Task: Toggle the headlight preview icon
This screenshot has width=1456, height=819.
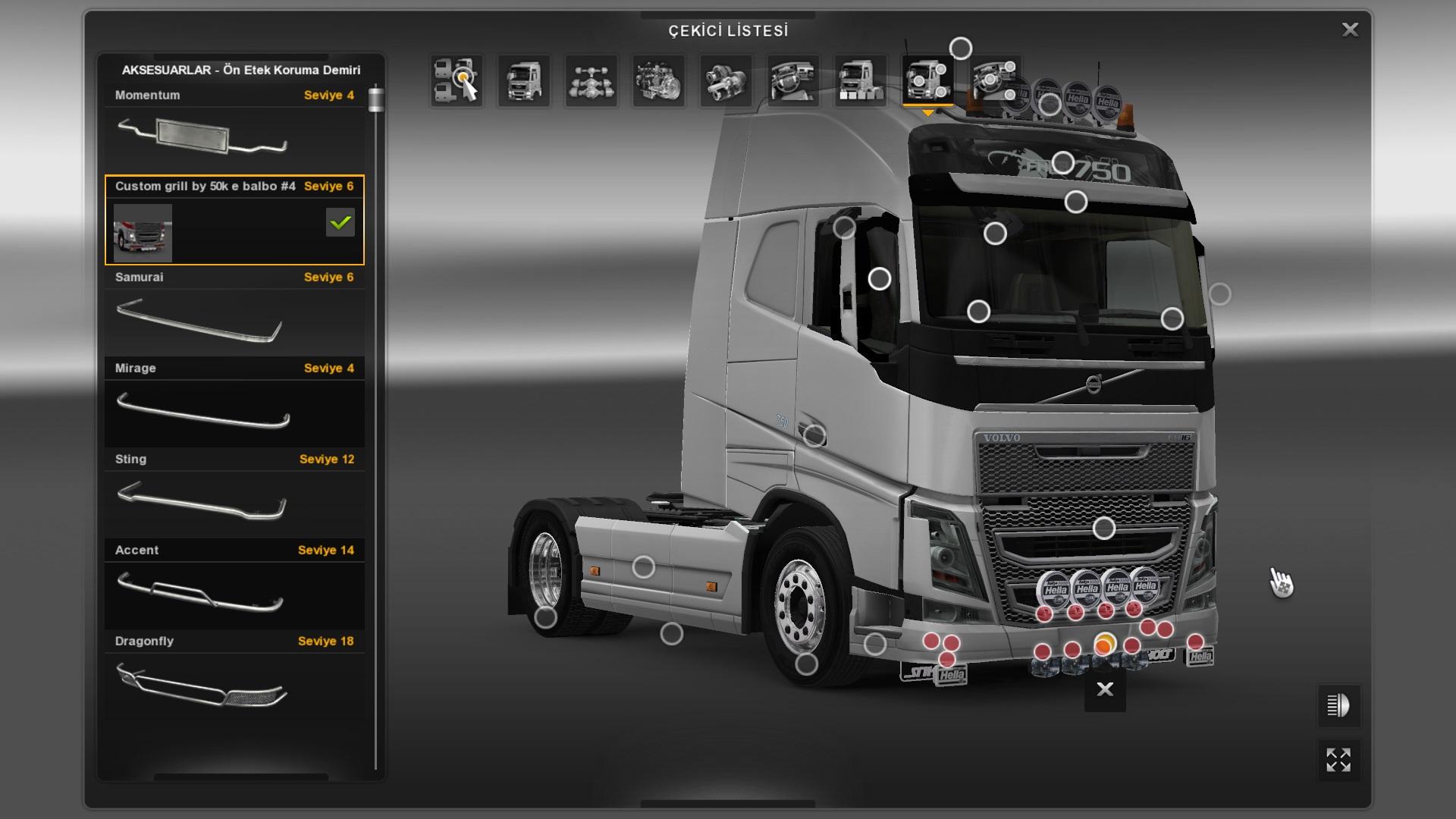Action: [x=1339, y=705]
